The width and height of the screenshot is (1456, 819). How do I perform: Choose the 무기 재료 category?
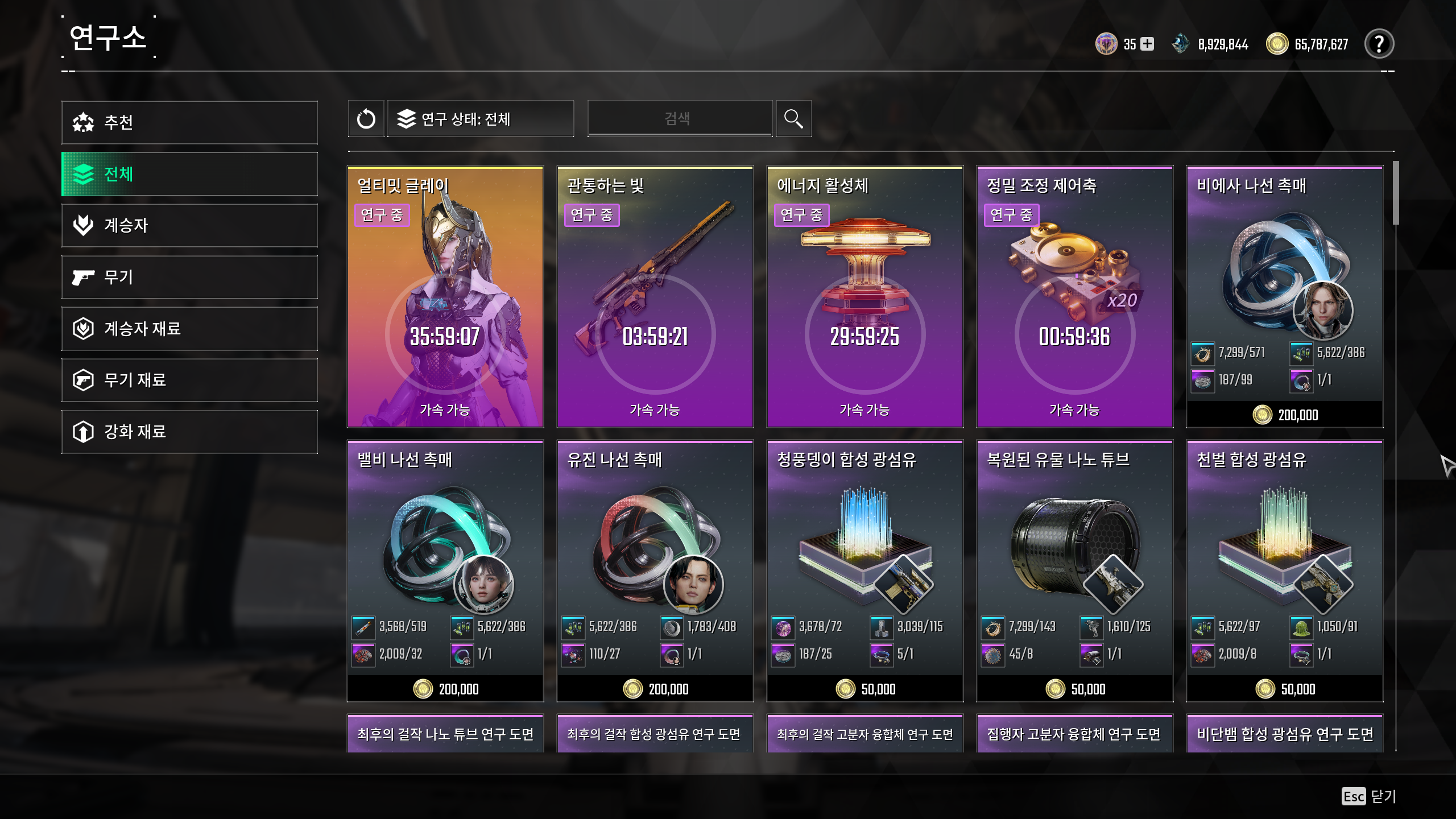point(189,380)
